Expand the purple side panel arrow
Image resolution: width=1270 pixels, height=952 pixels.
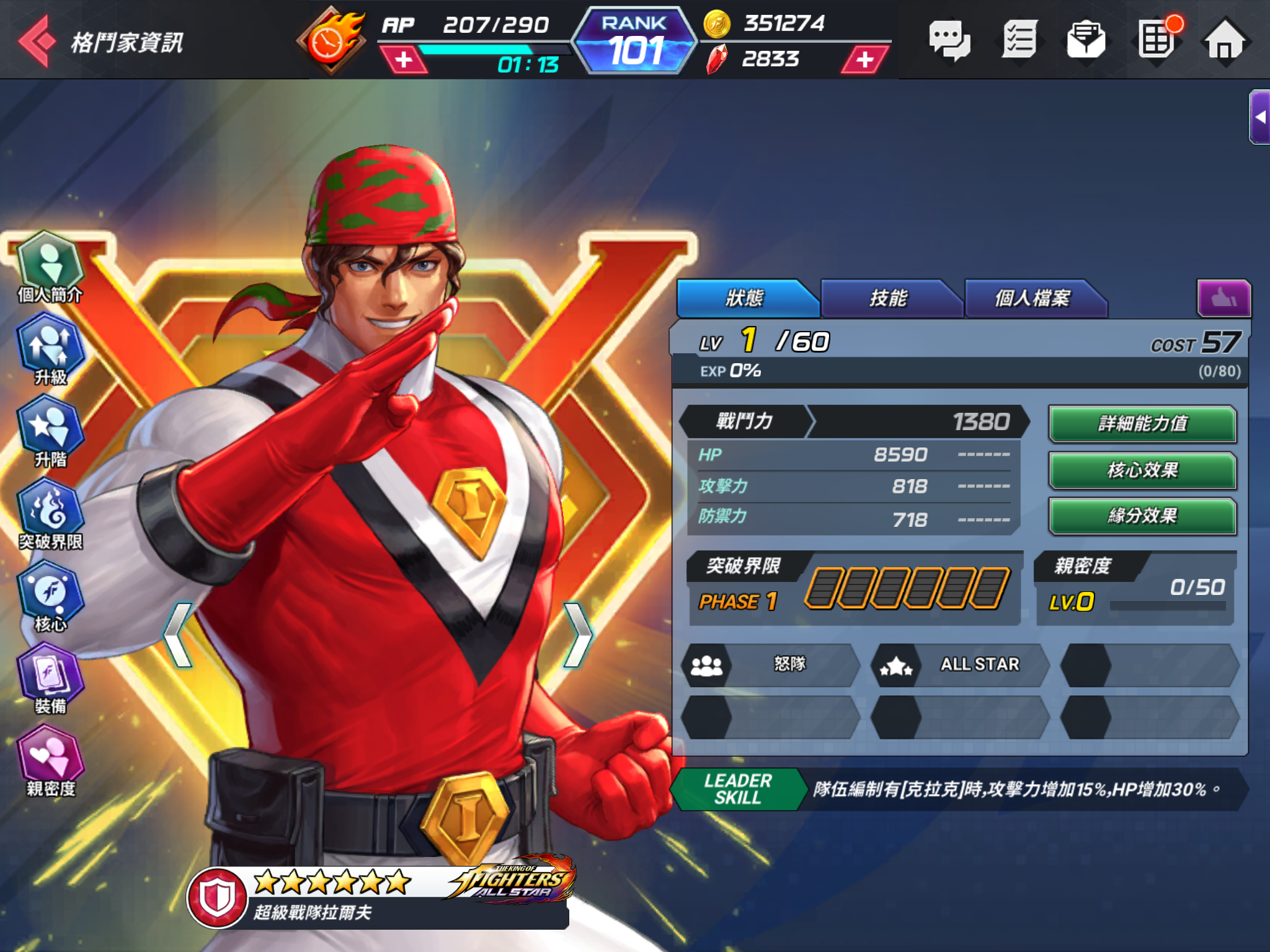(x=1259, y=117)
